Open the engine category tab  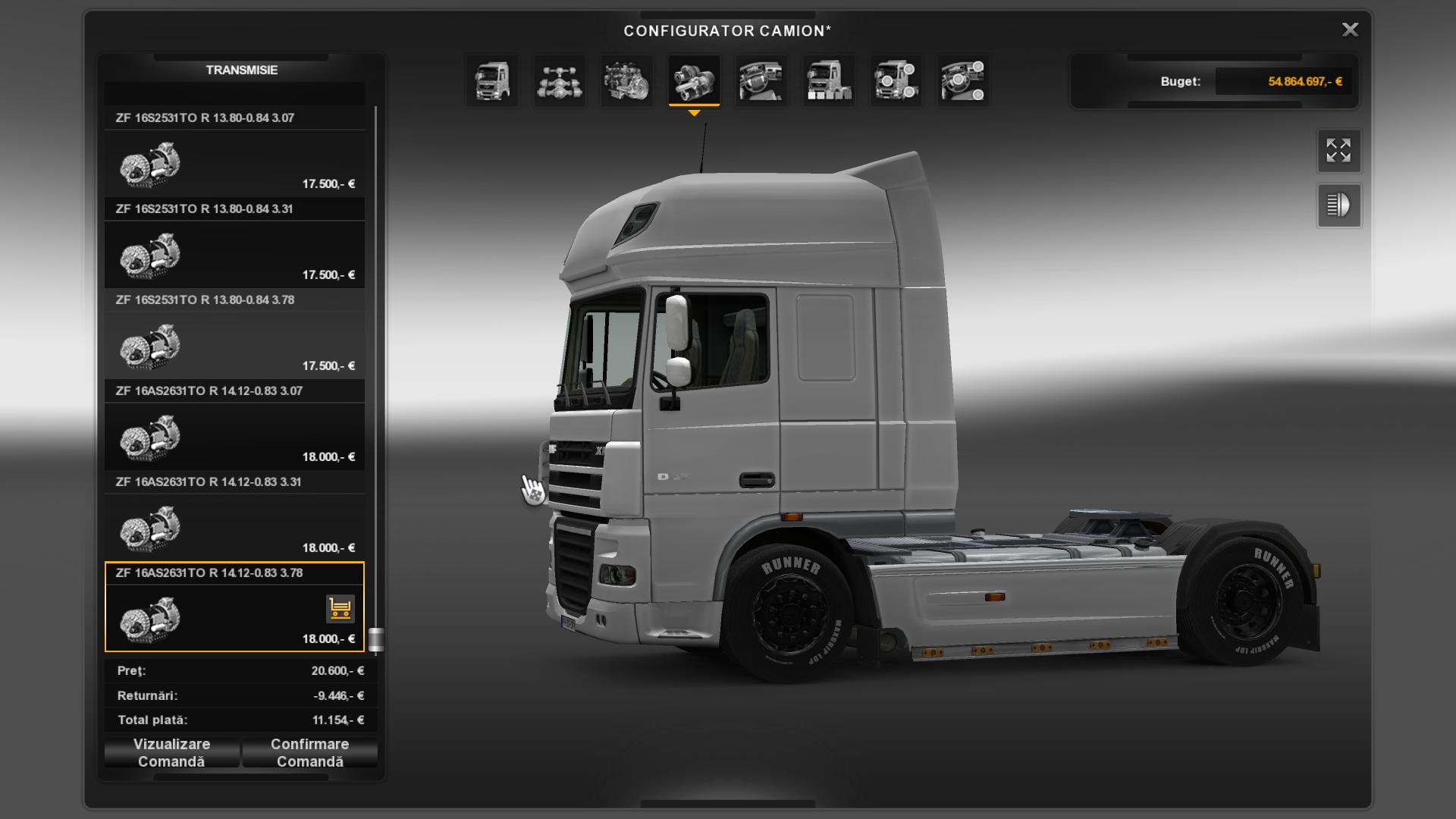tap(627, 80)
